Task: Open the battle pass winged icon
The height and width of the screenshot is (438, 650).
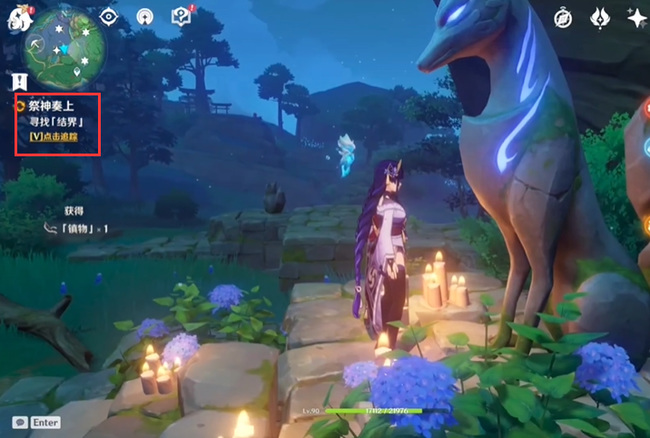Action: point(600,16)
